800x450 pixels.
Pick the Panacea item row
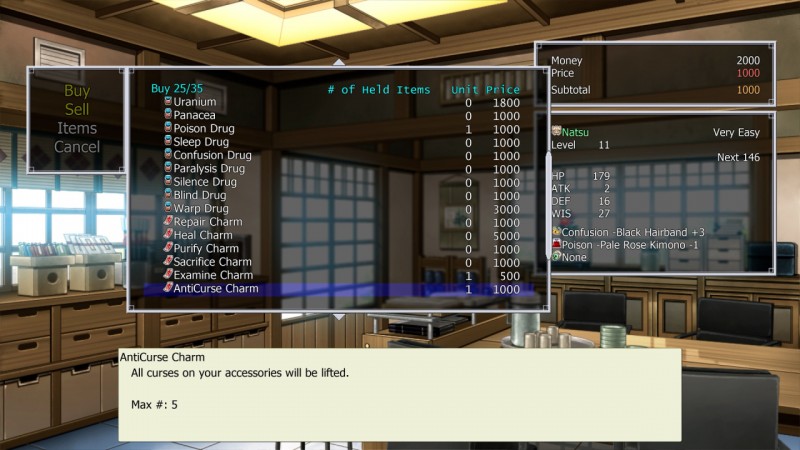coord(194,116)
